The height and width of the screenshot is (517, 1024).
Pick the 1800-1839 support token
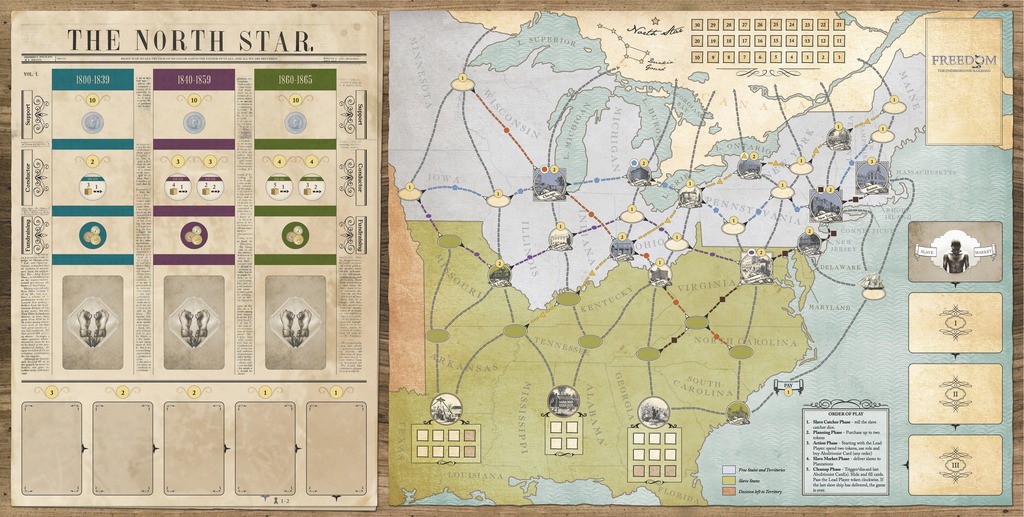tap(93, 123)
